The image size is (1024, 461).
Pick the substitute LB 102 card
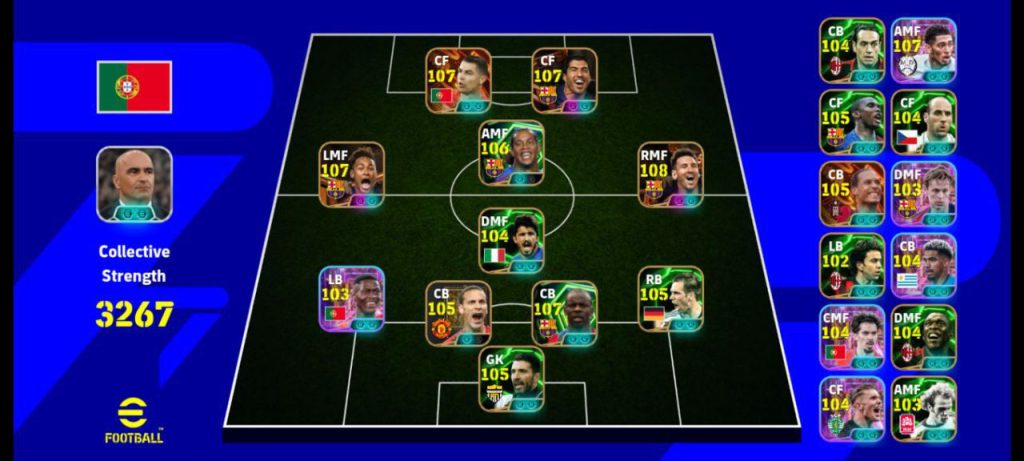[851, 265]
